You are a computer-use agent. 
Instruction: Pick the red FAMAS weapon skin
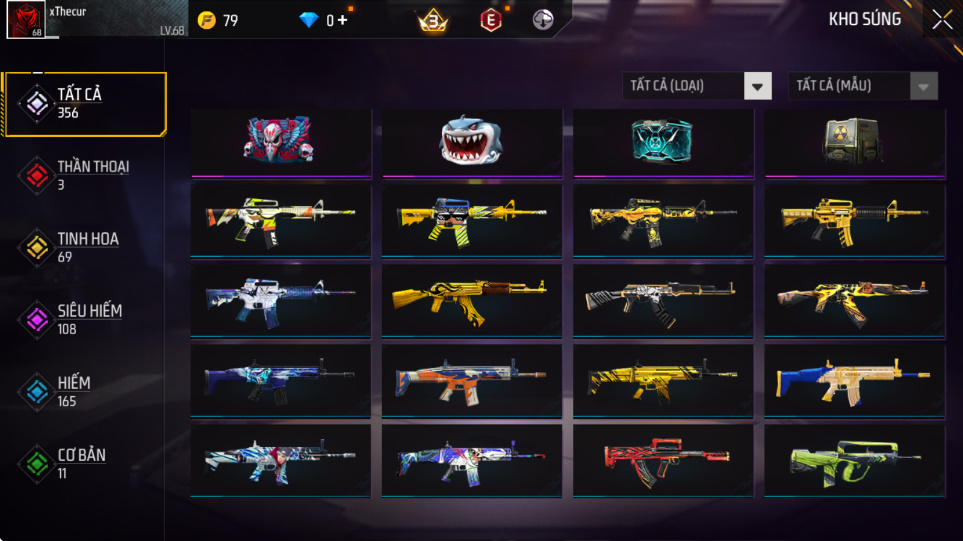[662, 459]
